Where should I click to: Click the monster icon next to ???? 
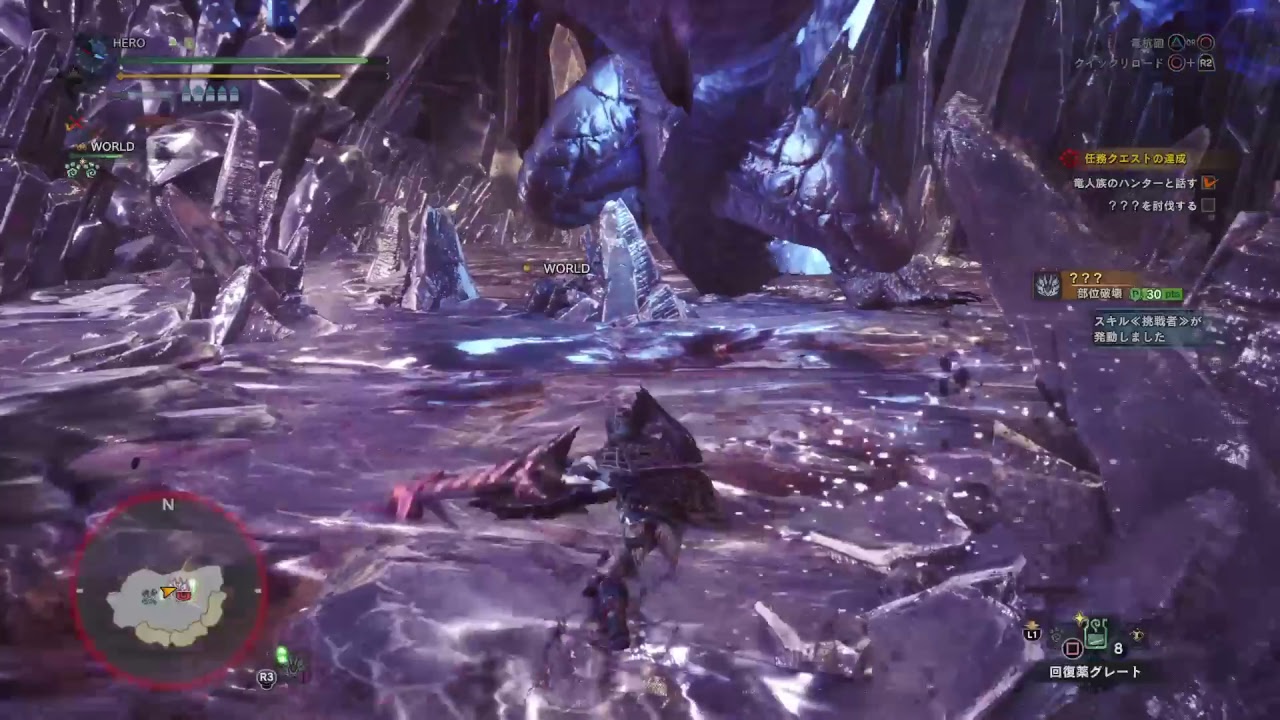[x=1047, y=284]
